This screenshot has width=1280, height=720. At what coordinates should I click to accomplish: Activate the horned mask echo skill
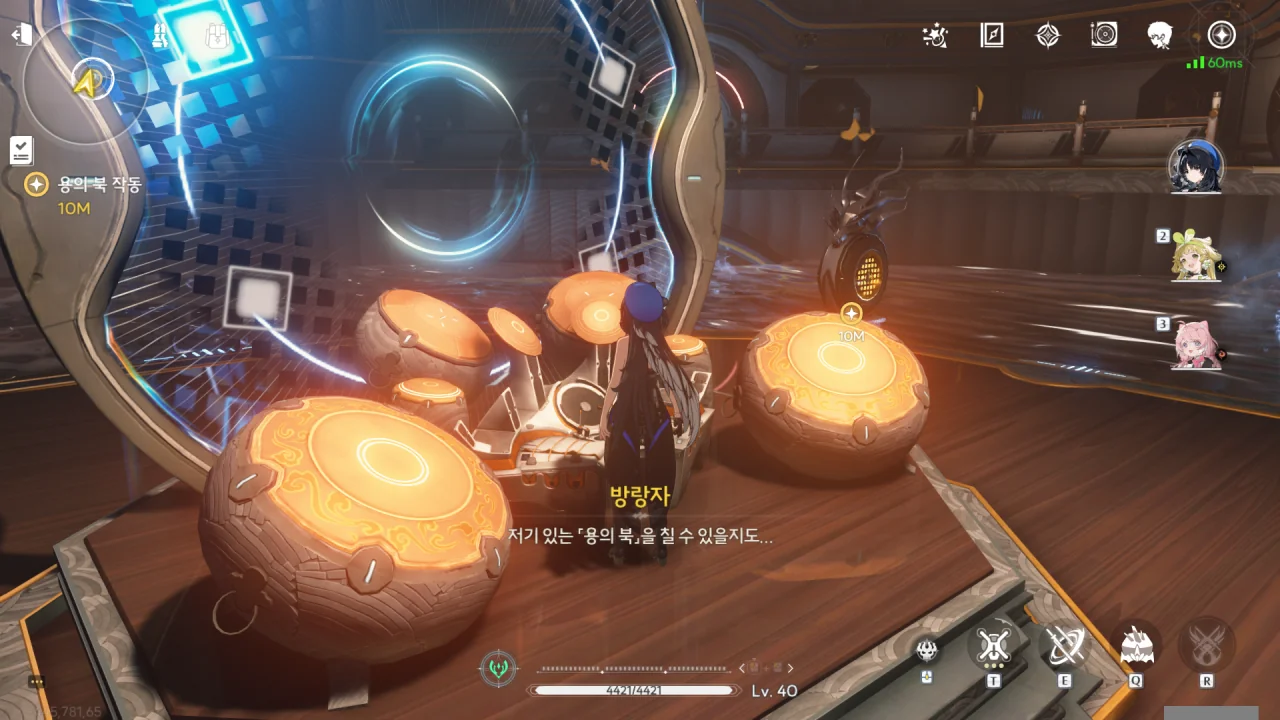tap(1136, 646)
